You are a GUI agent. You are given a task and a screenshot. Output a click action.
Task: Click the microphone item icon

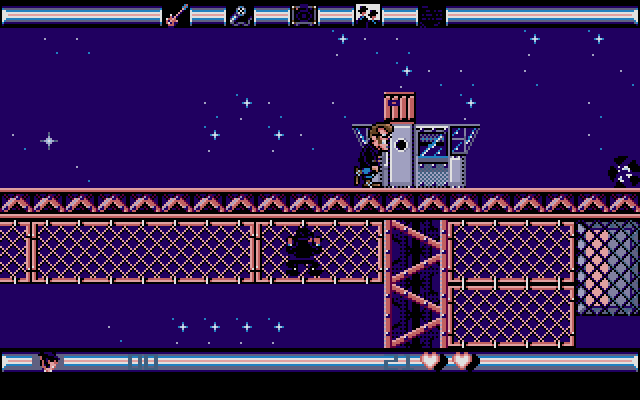[x=240, y=15]
